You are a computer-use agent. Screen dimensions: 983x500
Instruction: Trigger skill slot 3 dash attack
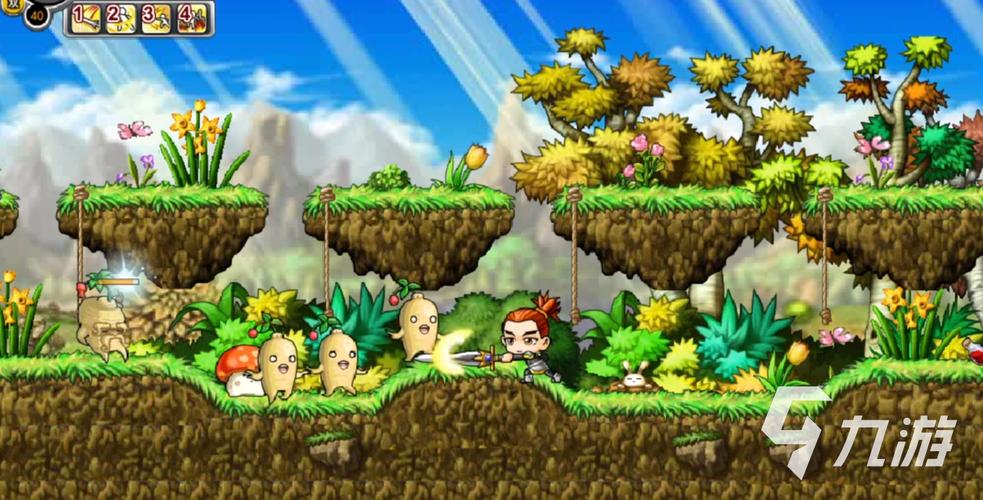(156, 17)
